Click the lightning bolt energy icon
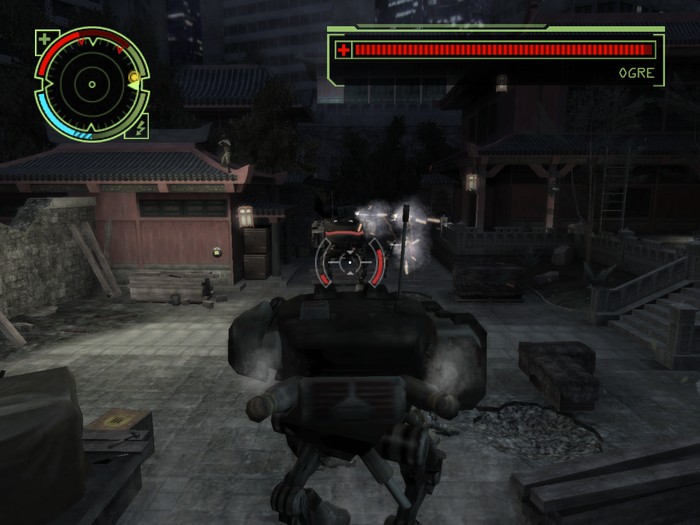 tap(140, 126)
